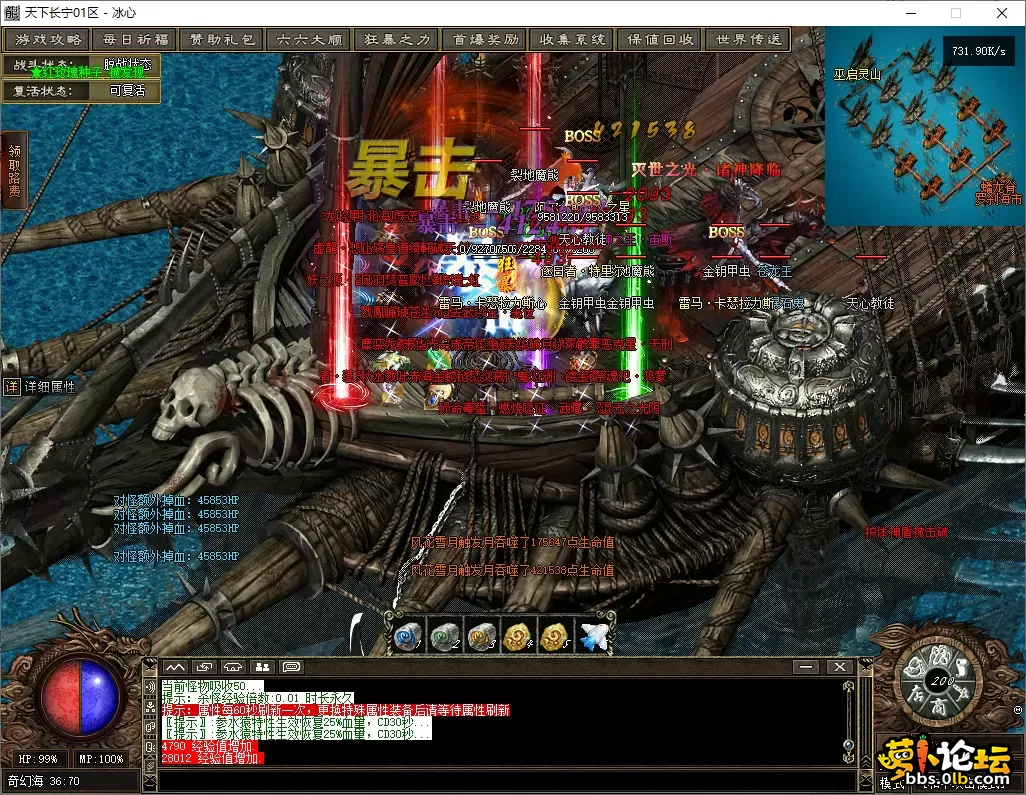Viewport: 1026px width, 795px height.
Task: Use the green swirl stone hotbar item
Action: pyautogui.click(x=444, y=637)
